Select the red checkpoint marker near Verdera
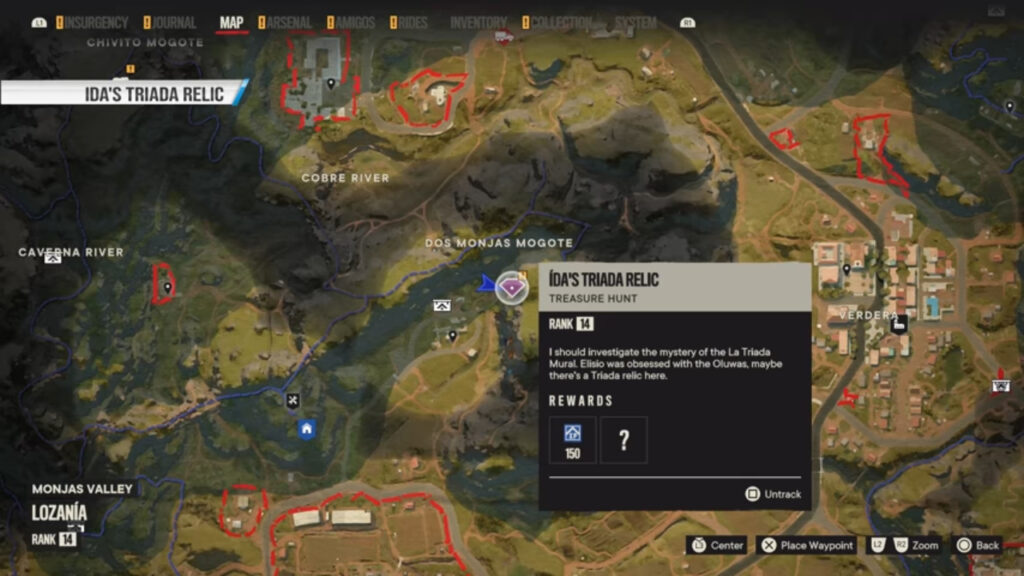Image resolution: width=1024 pixels, height=576 pixels. coord(998,386)
